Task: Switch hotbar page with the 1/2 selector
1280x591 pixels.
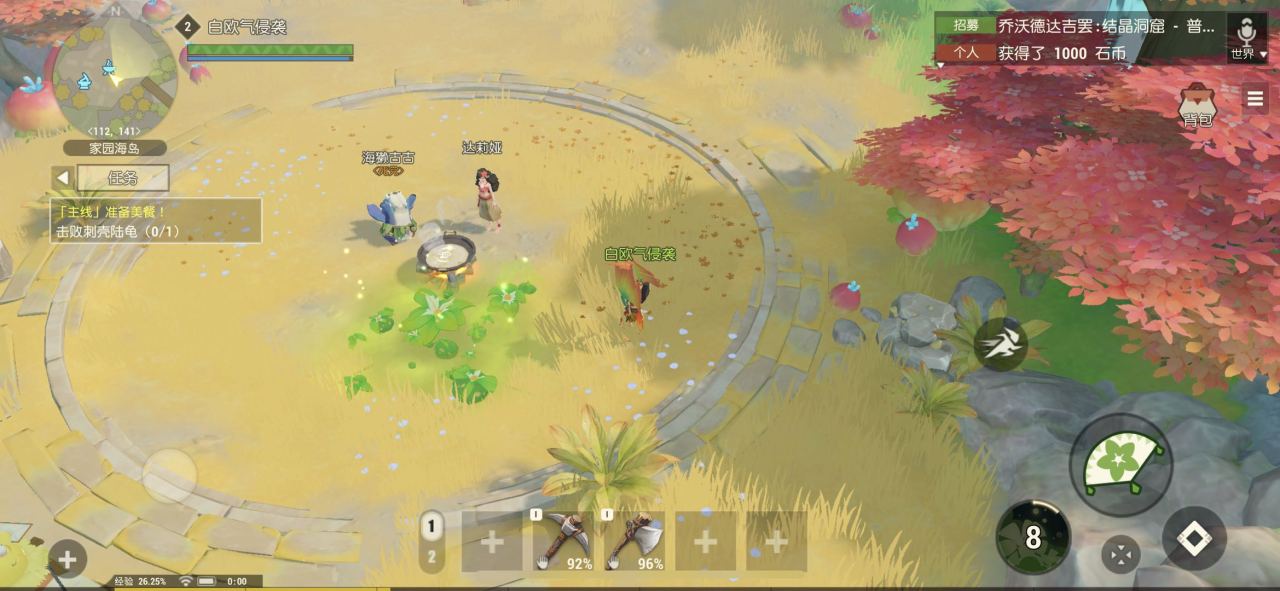Action: point(432,541)
